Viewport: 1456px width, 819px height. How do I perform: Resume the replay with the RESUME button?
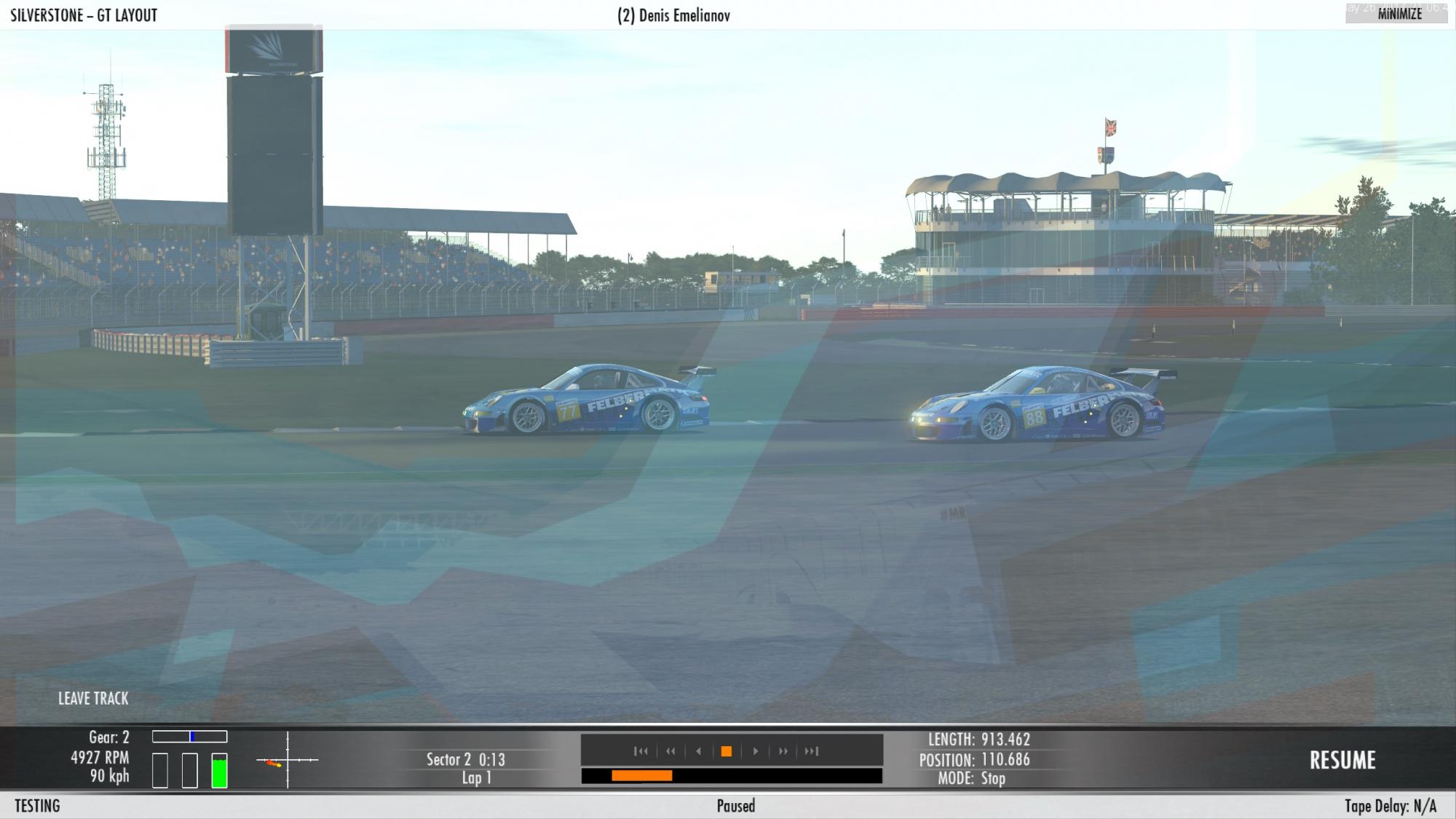(x=1342, y=760)
